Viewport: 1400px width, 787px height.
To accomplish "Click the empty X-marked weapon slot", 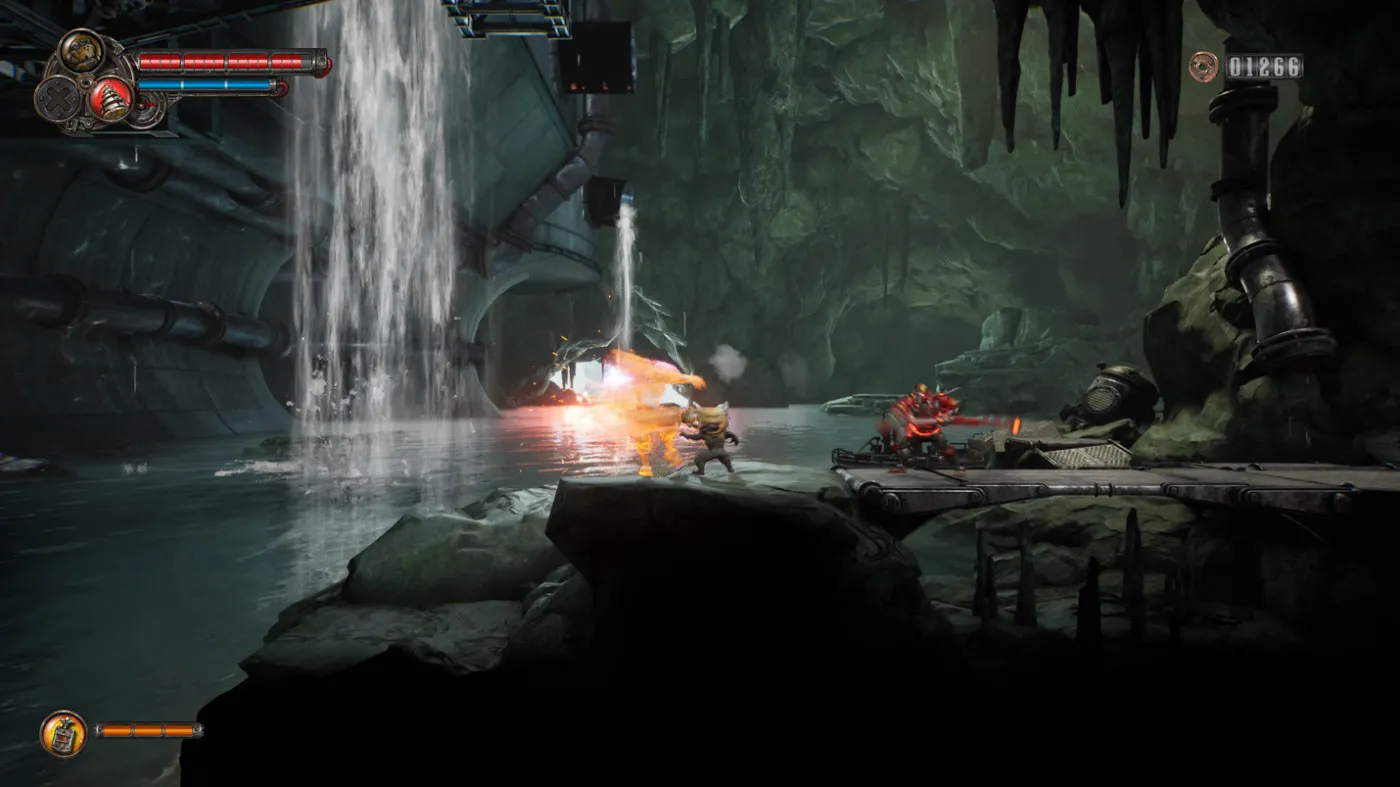I will tap(57, 98).
